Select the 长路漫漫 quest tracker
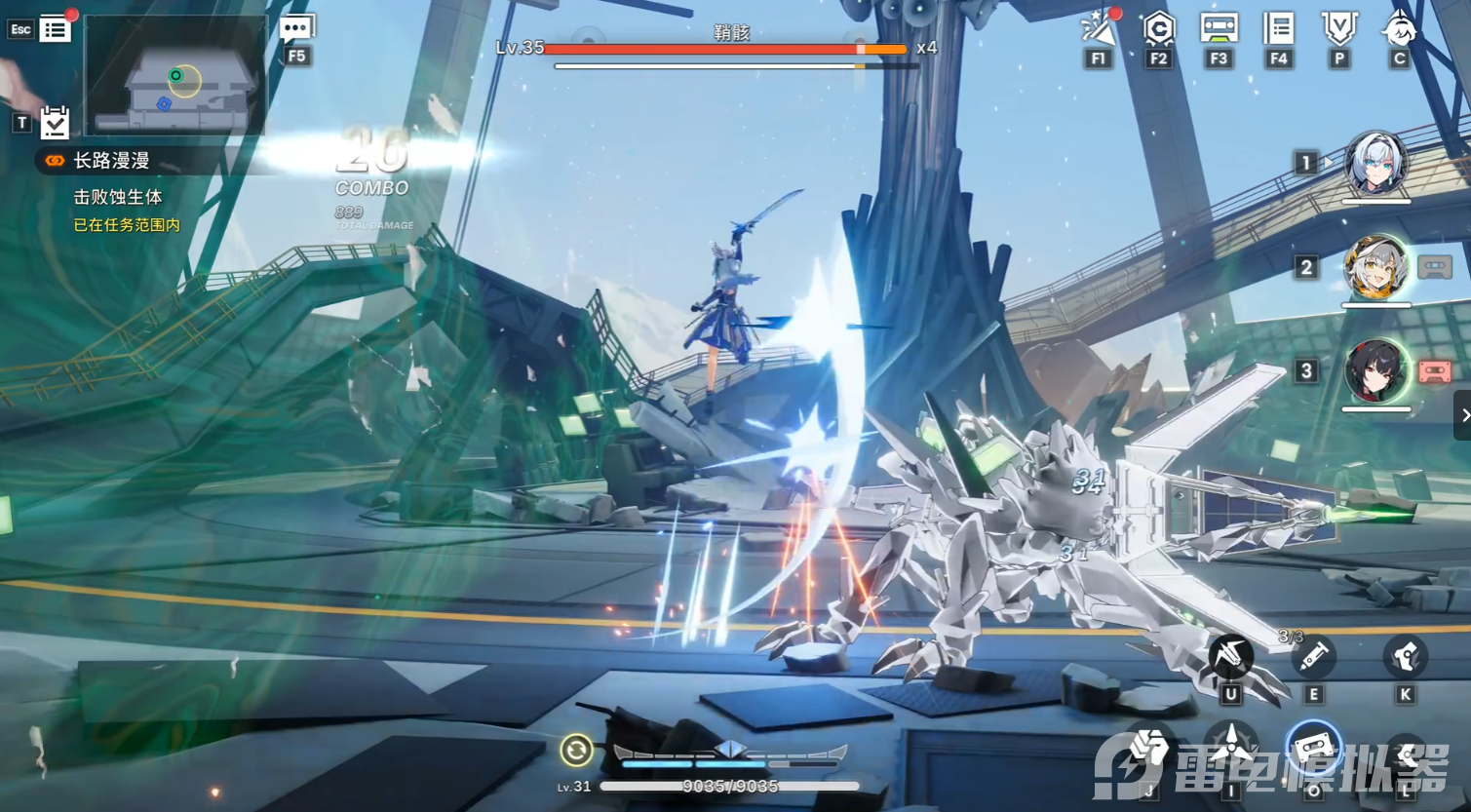 point(111,161)
